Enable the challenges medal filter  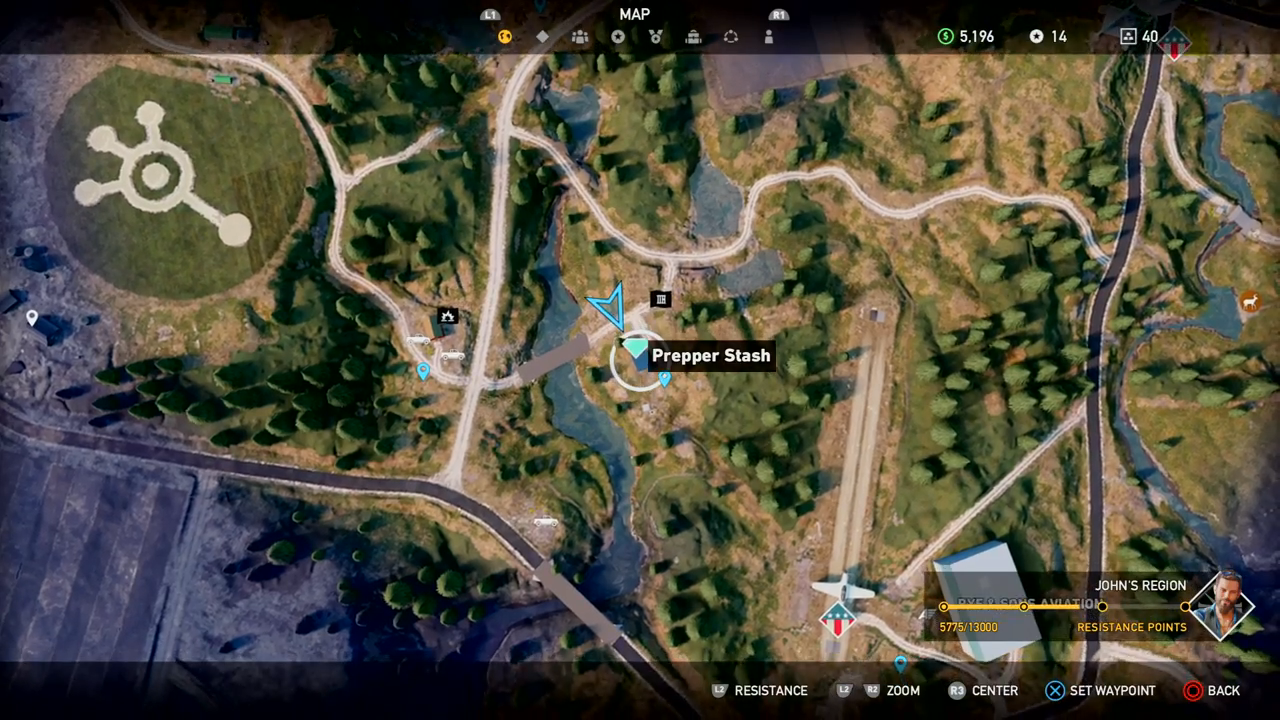[656, 36]
